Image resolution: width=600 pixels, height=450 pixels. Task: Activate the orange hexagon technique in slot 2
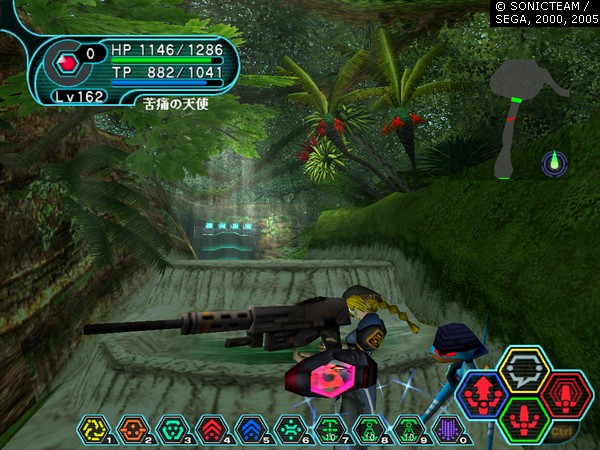click(x=132, y=430)
